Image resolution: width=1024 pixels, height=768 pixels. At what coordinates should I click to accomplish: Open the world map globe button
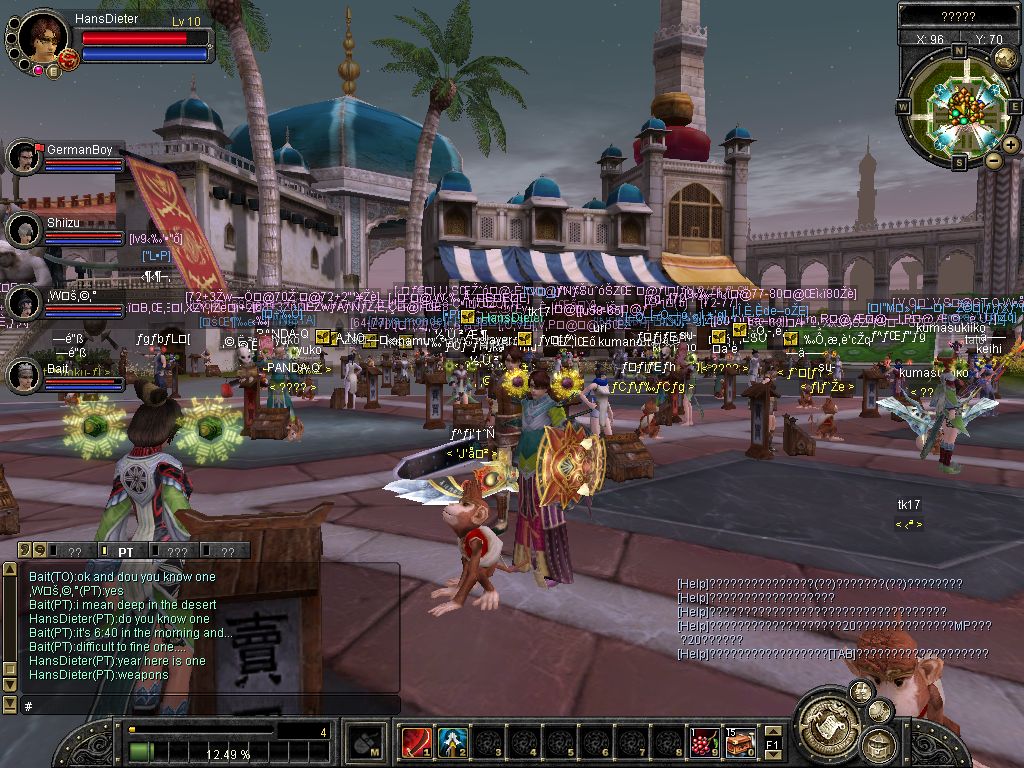coord(1005,59)
